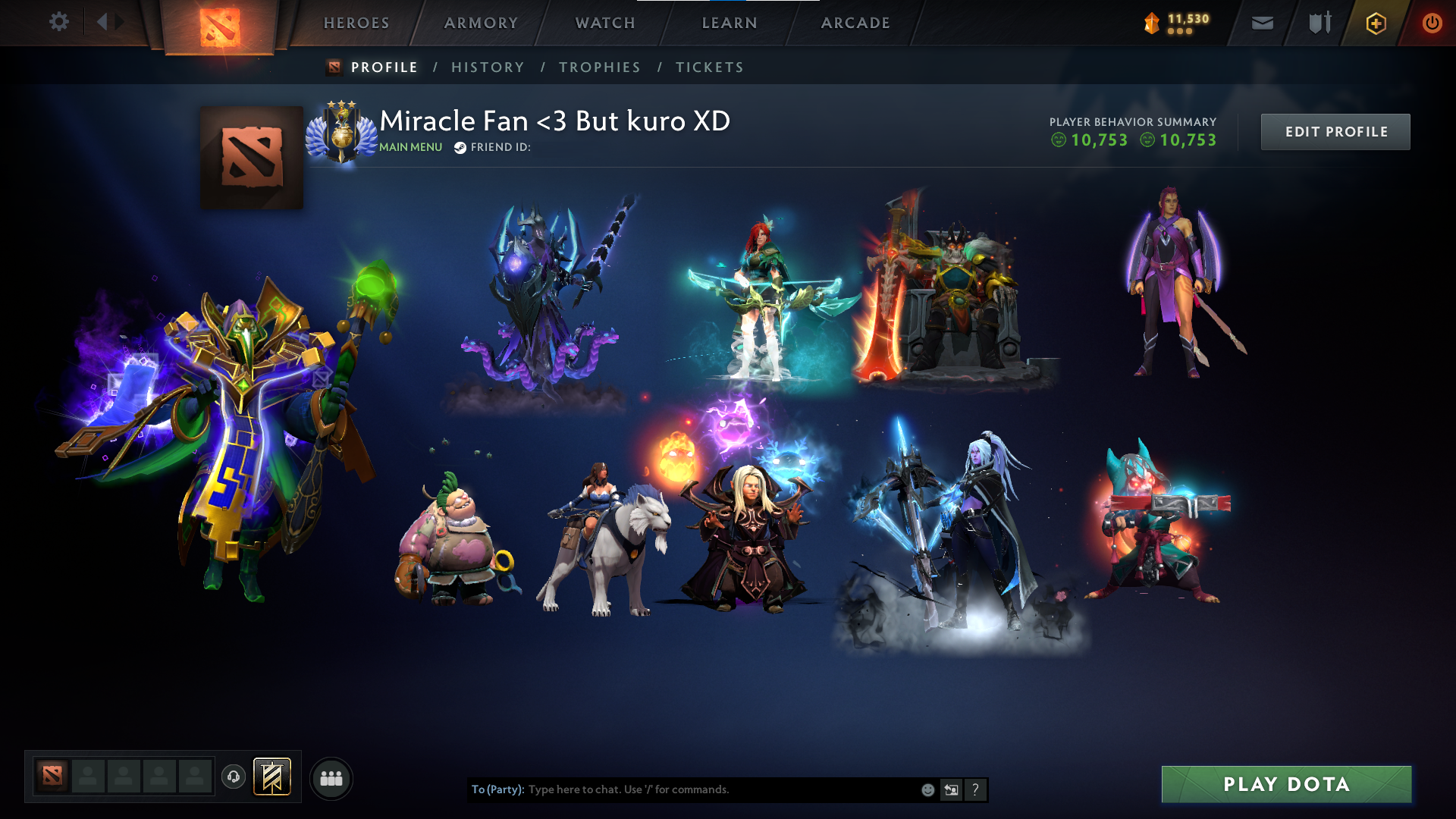Toggle voice chat with the headset icon

233,777
